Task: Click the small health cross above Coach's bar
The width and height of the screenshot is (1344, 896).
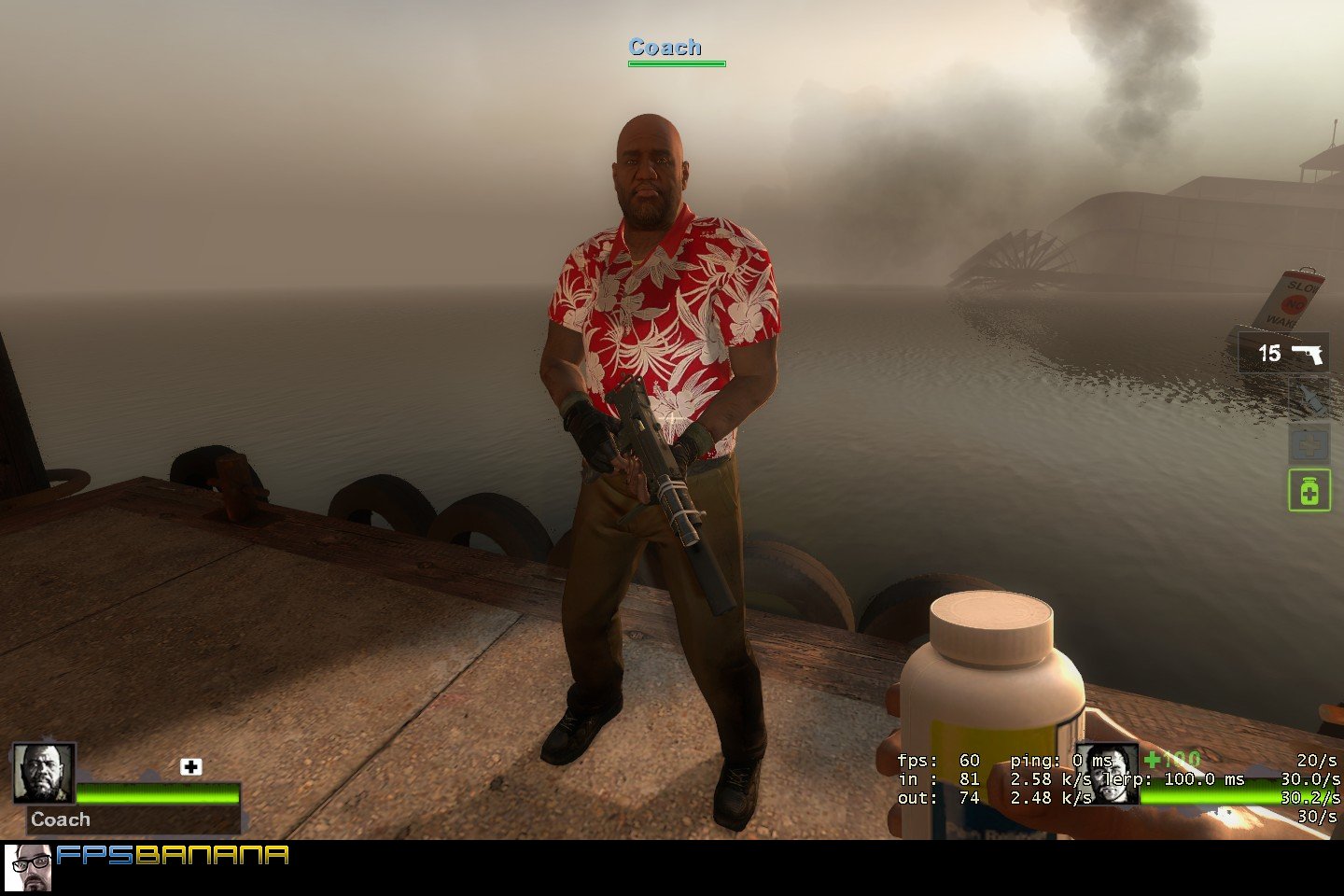Action: (x=190, y=767)
